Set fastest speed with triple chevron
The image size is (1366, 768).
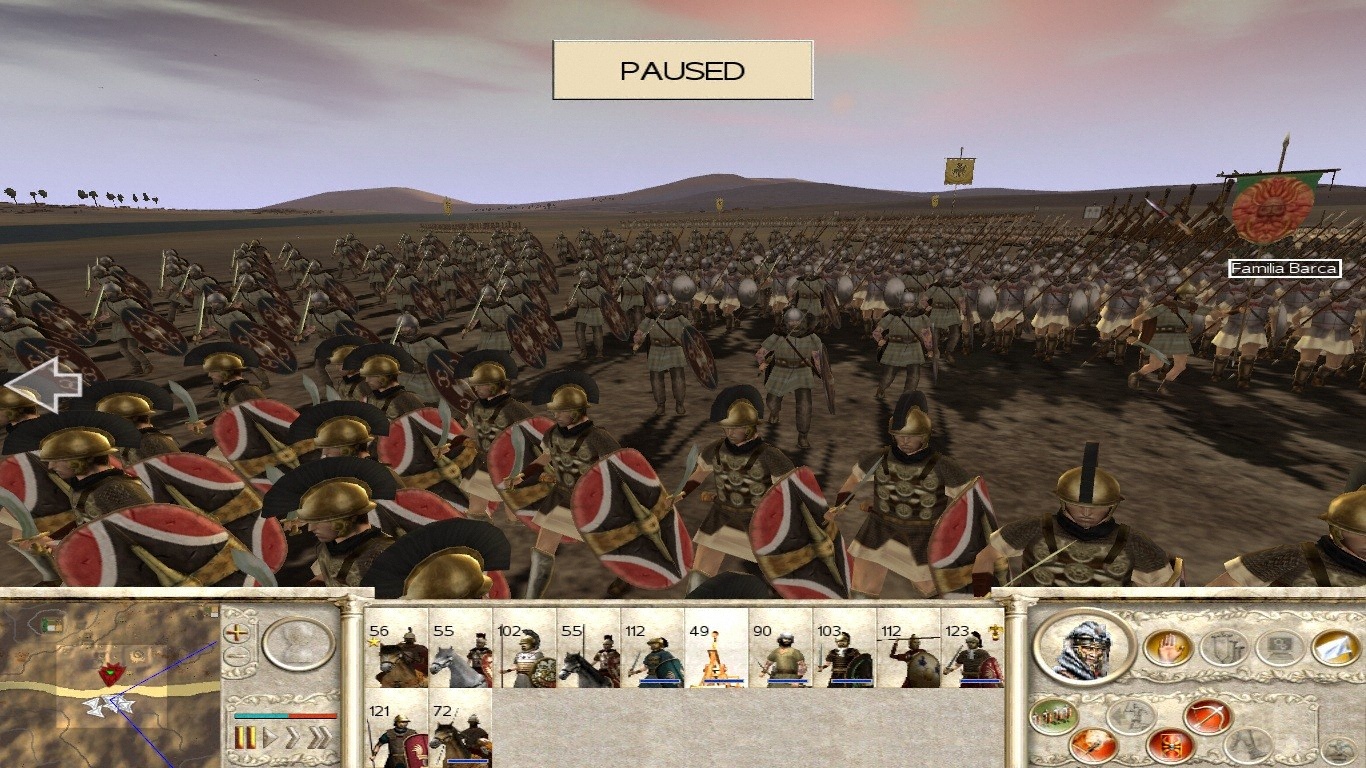tap(321, 736)
